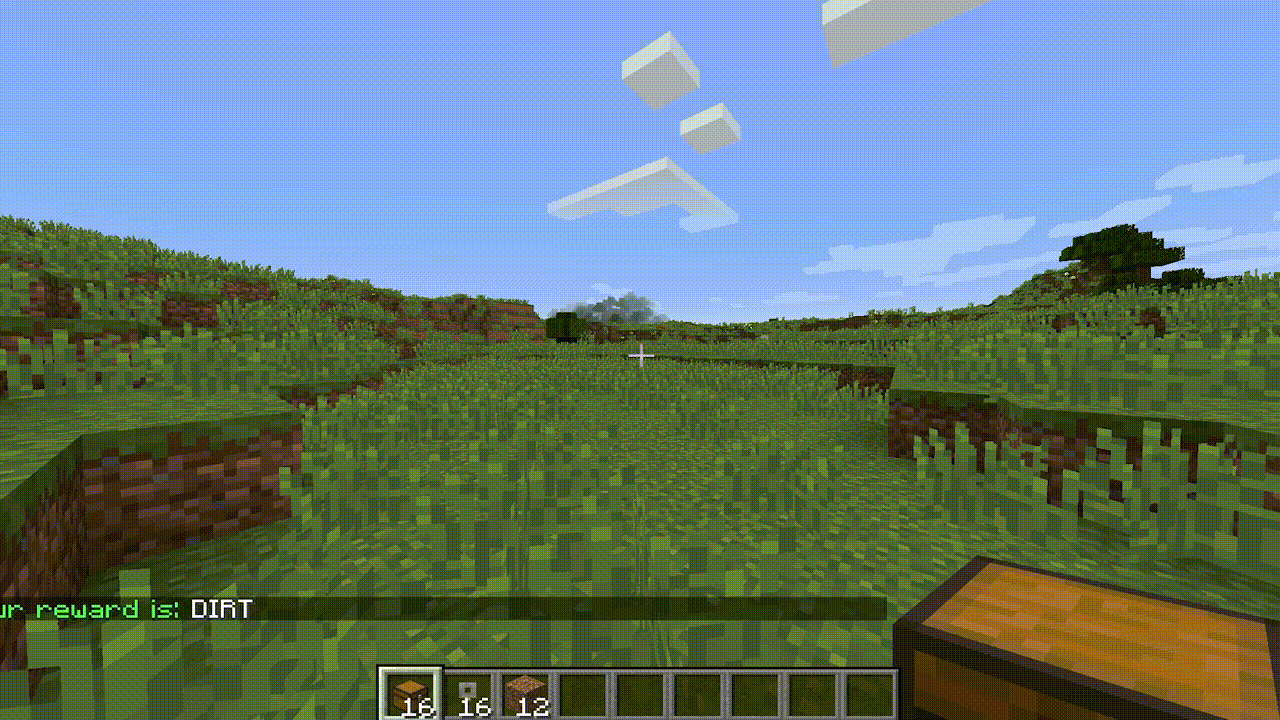1280x720 pixels.
Task: Click the stack count 16 under the lever
Action: [x=477, y=707]
